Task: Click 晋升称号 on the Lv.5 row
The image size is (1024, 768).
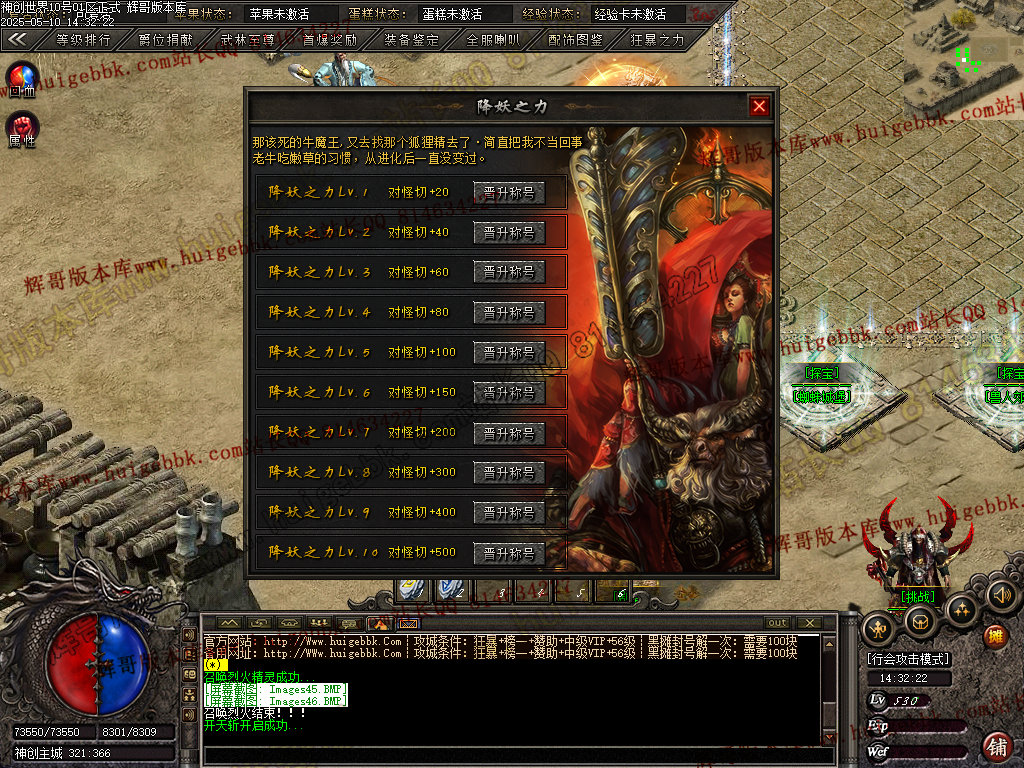Action: 509,352
